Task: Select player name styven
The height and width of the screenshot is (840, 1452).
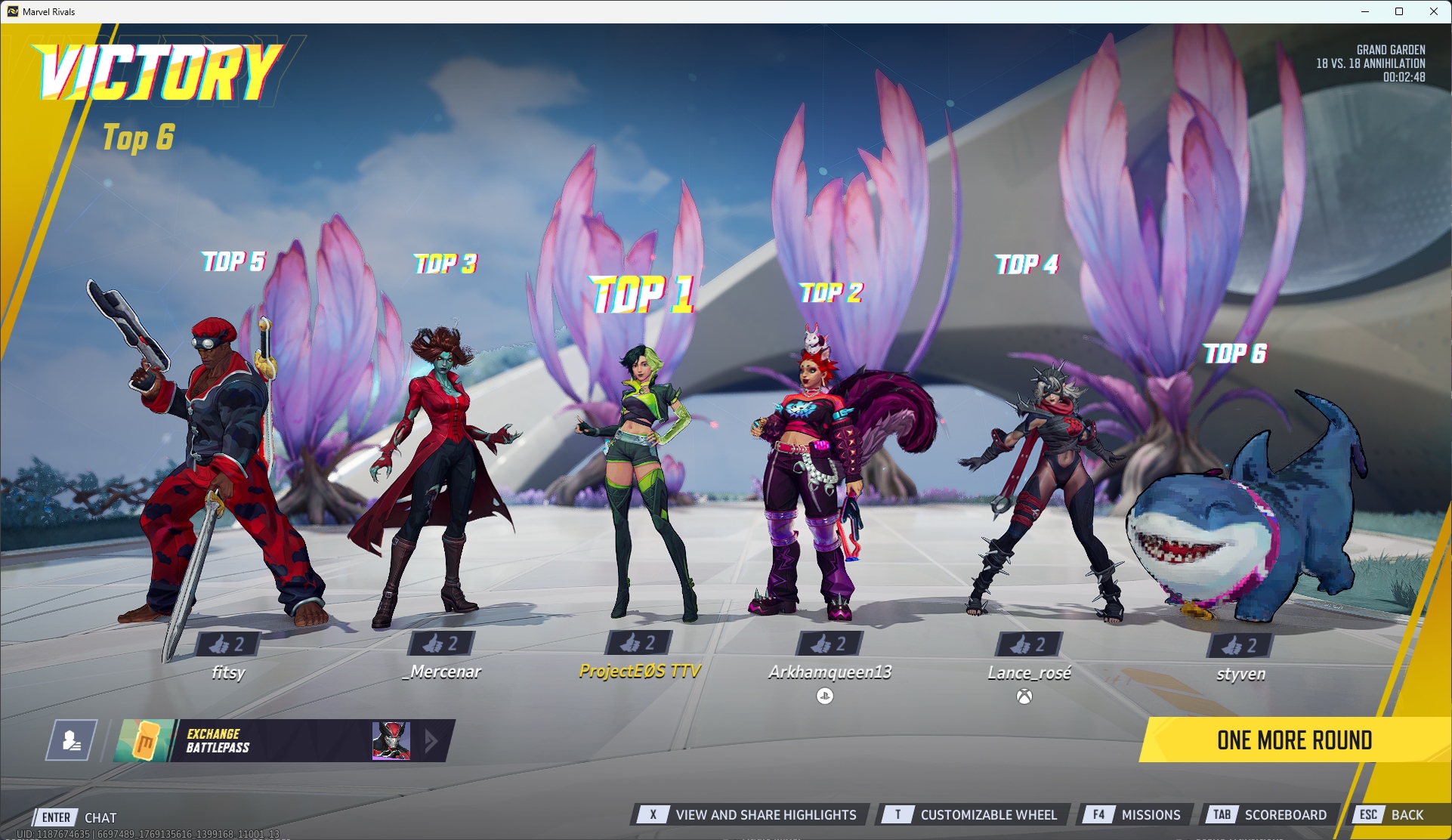Action: (1240, 673)
